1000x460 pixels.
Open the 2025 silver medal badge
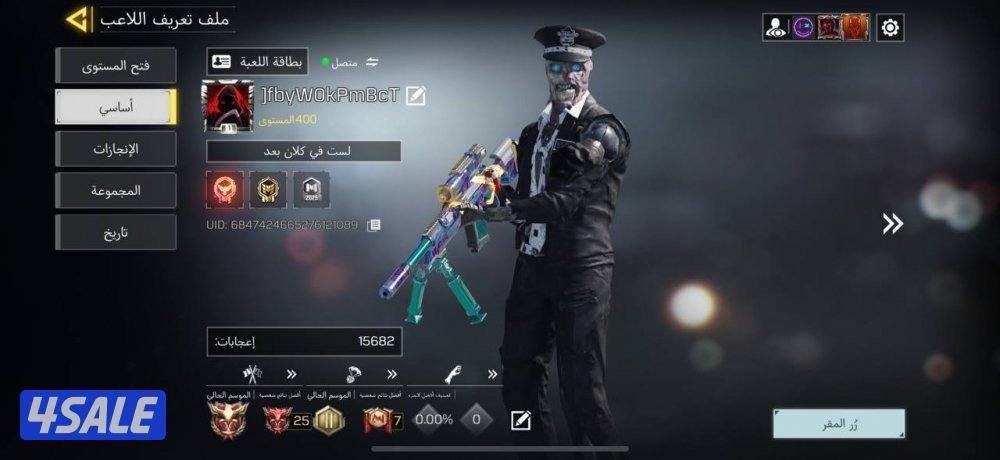(311, 189)
